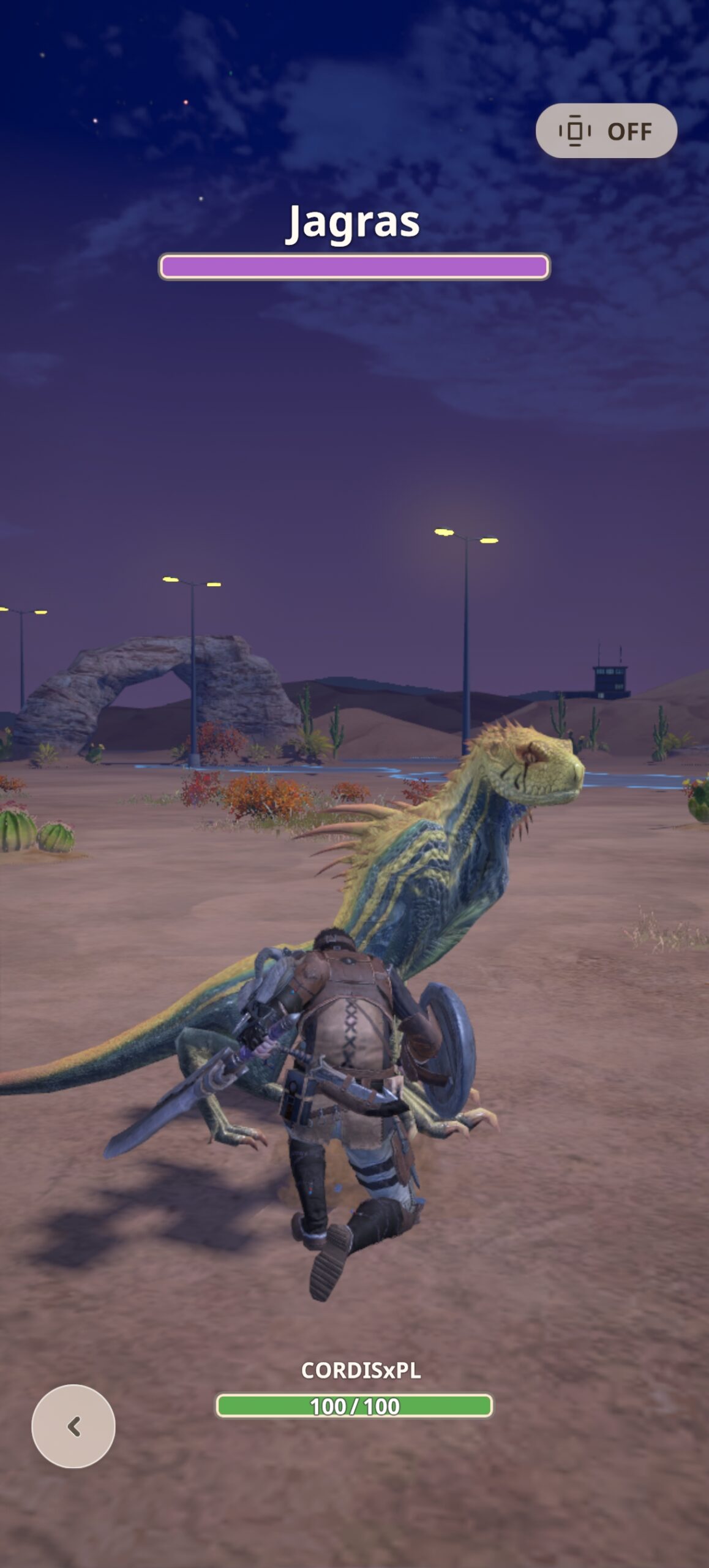Toggle the gyro mode OFF button
Image resolution: width=709 pixels, height=1568 pixels.
[606, 131]
